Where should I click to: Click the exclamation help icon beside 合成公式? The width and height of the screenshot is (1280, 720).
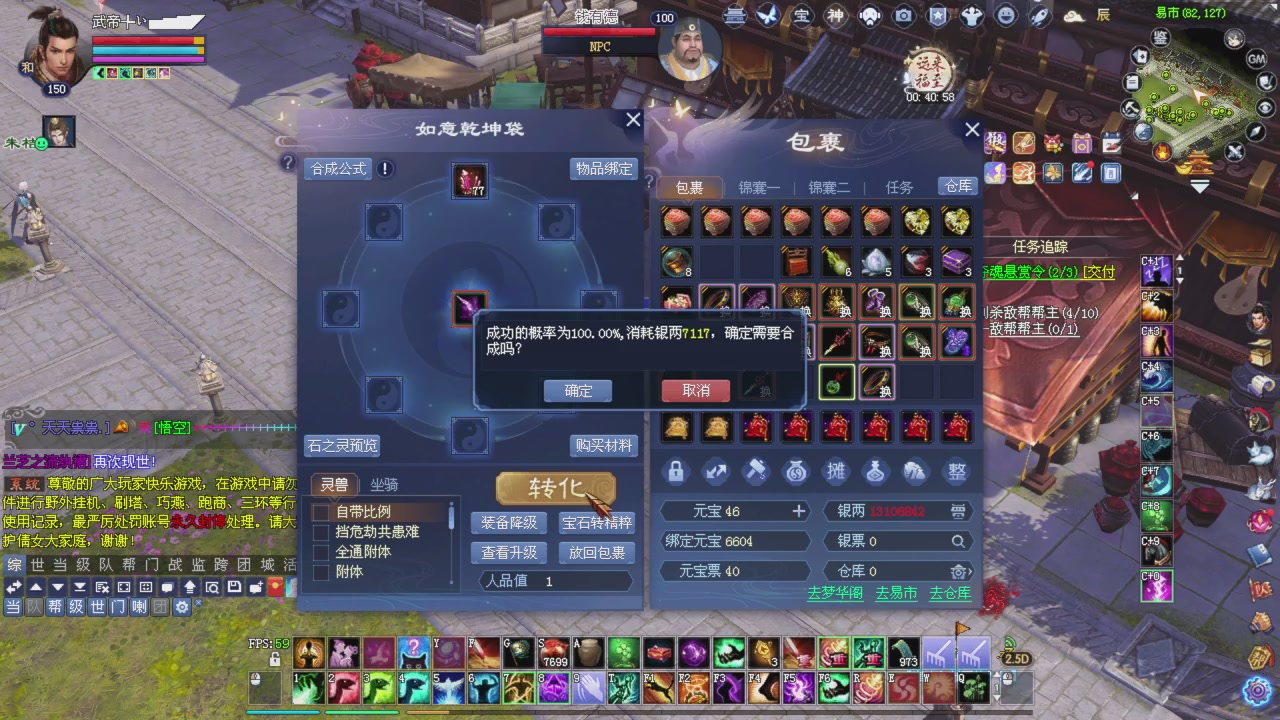click(x=385, y=169)
